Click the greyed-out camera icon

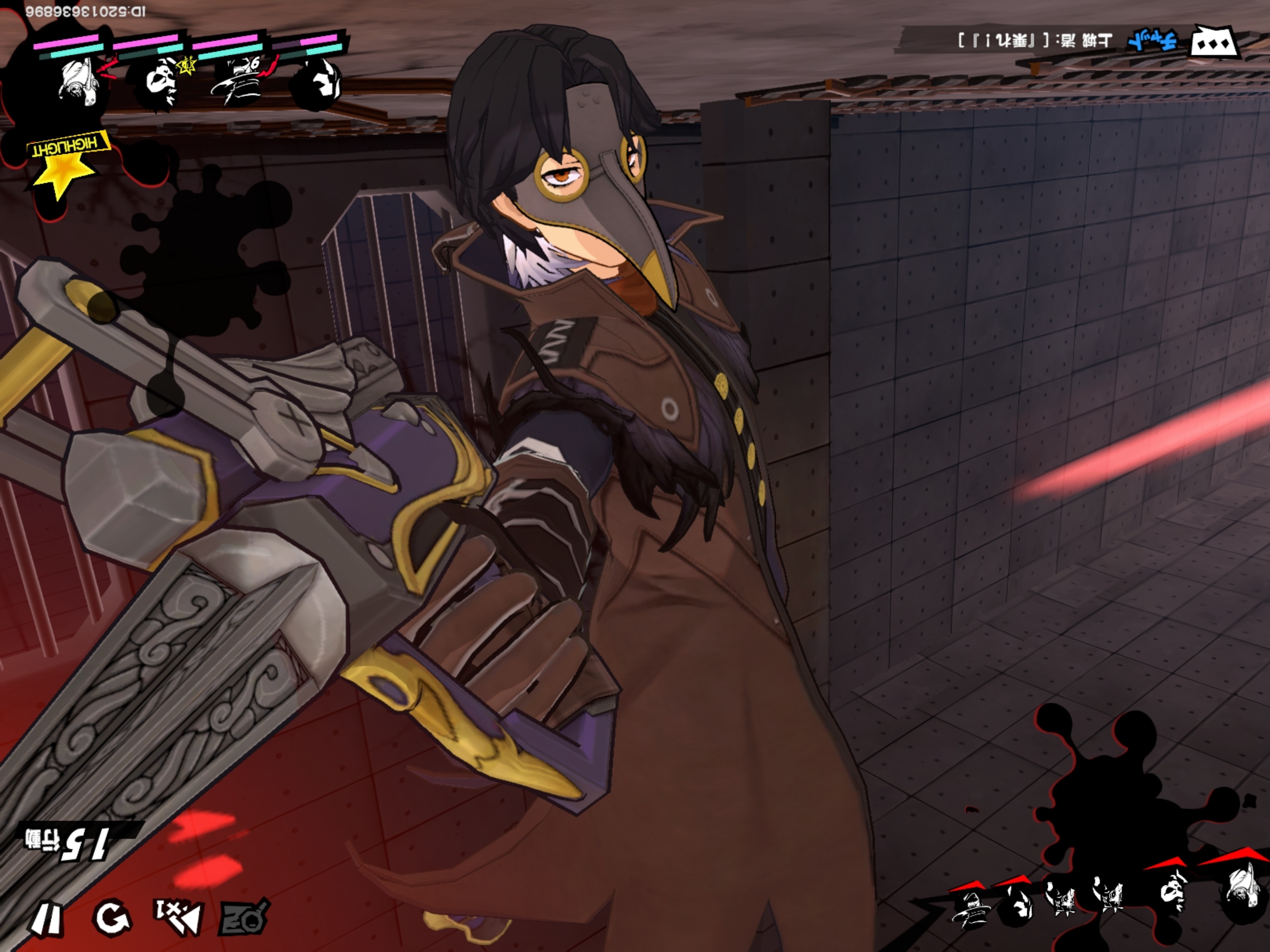click(245, 918)
